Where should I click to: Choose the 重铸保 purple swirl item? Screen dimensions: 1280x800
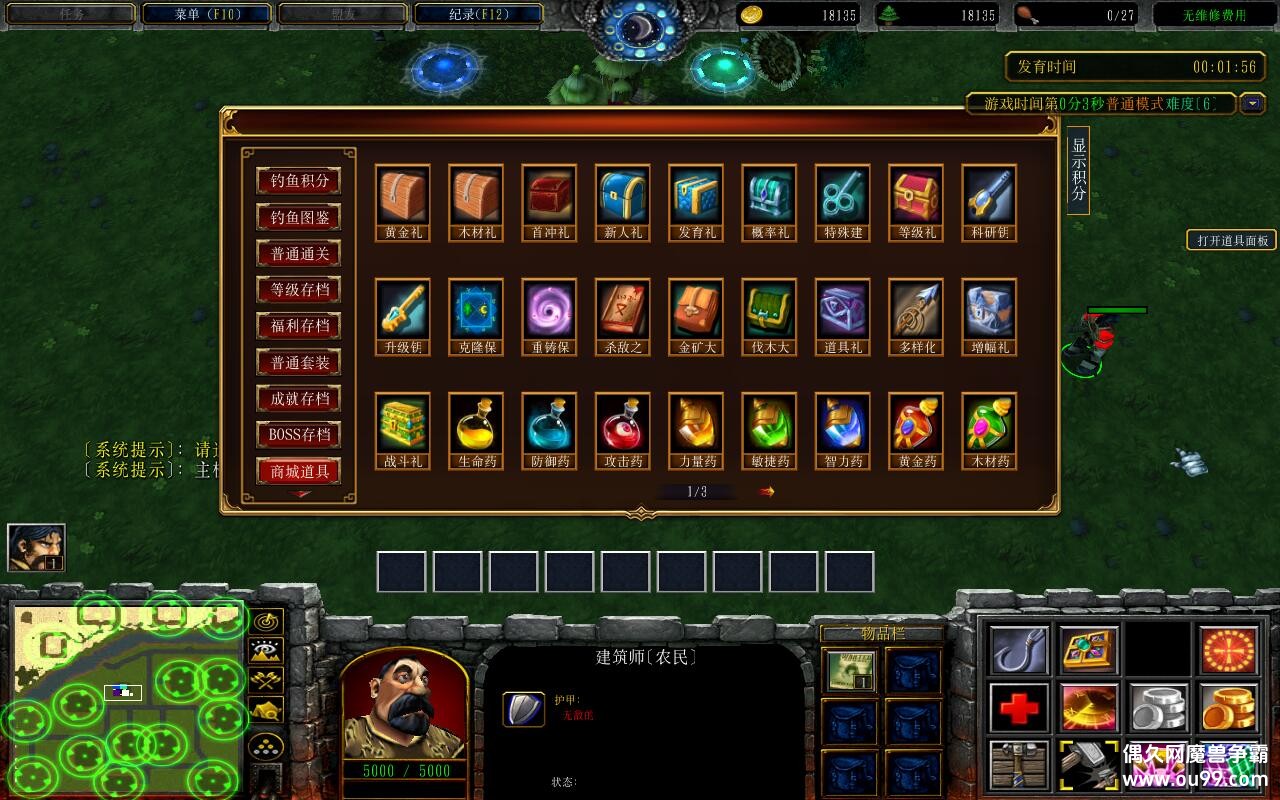549,310
